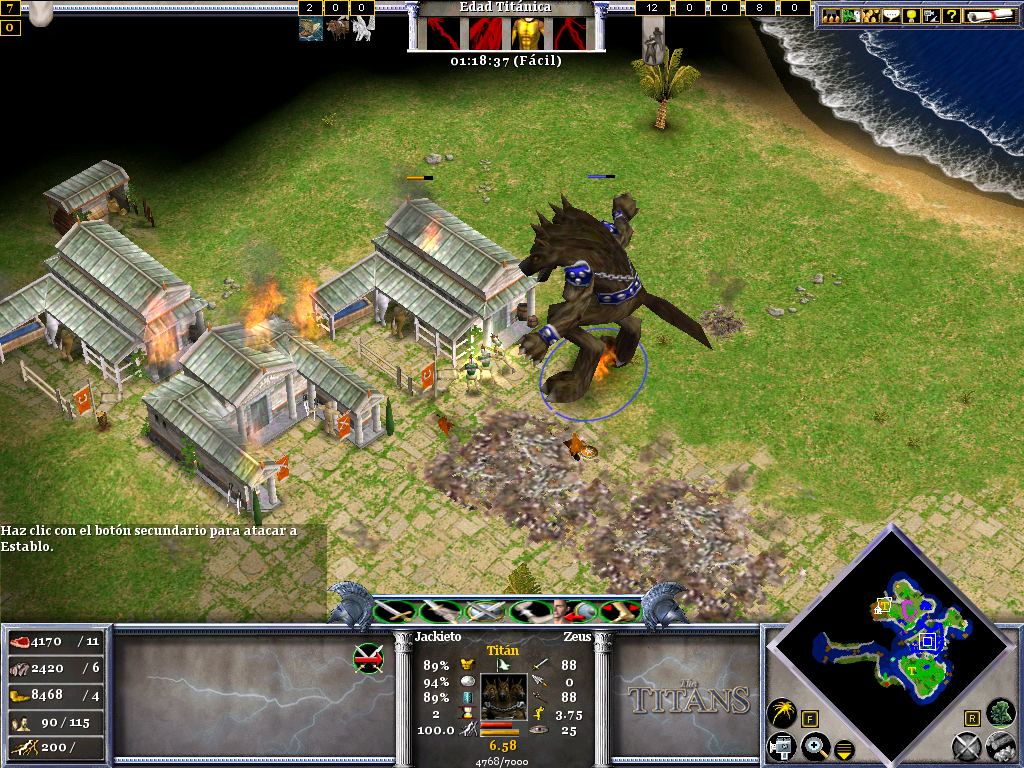Screen dimensions: 1024x768
Task: Open the chat speech bubble
Action: 890,15
